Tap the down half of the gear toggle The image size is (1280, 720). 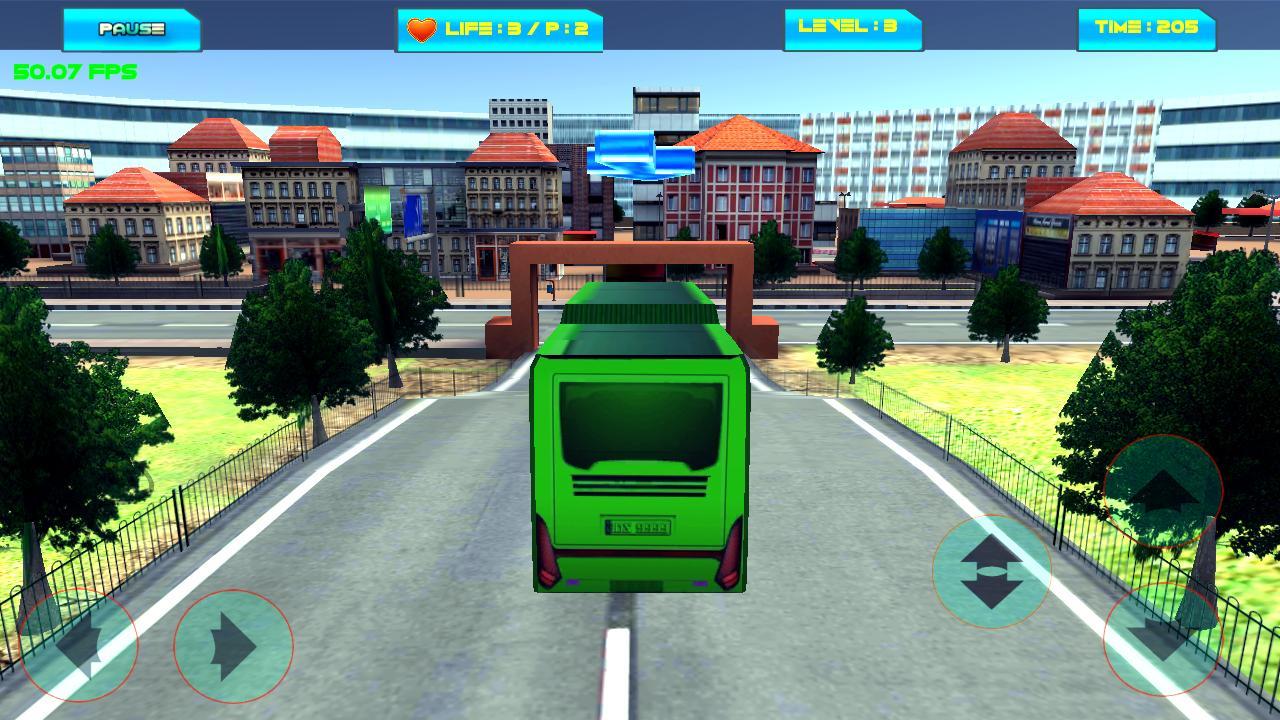(x=993, y=592)
